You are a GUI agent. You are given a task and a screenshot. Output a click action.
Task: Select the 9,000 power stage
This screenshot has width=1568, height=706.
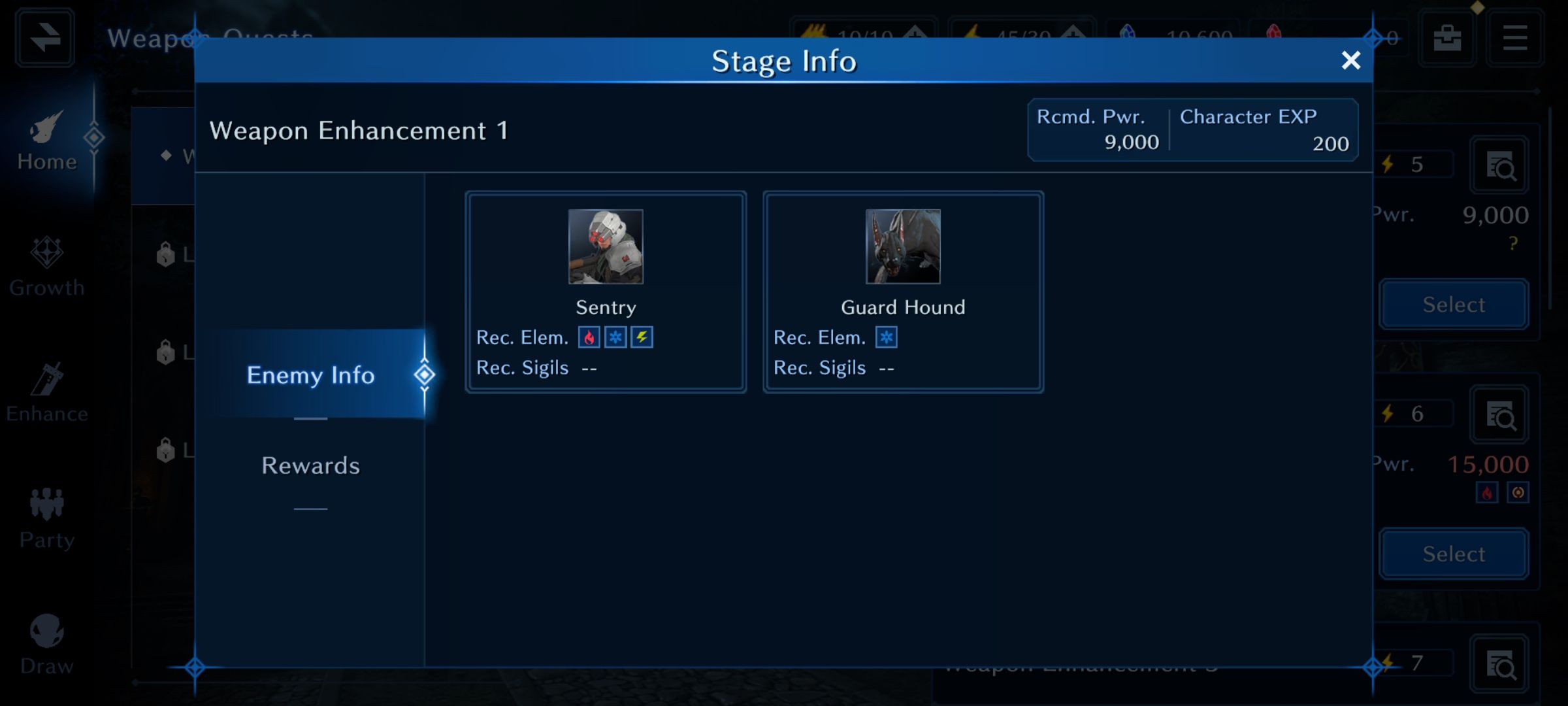point(1454,305)
